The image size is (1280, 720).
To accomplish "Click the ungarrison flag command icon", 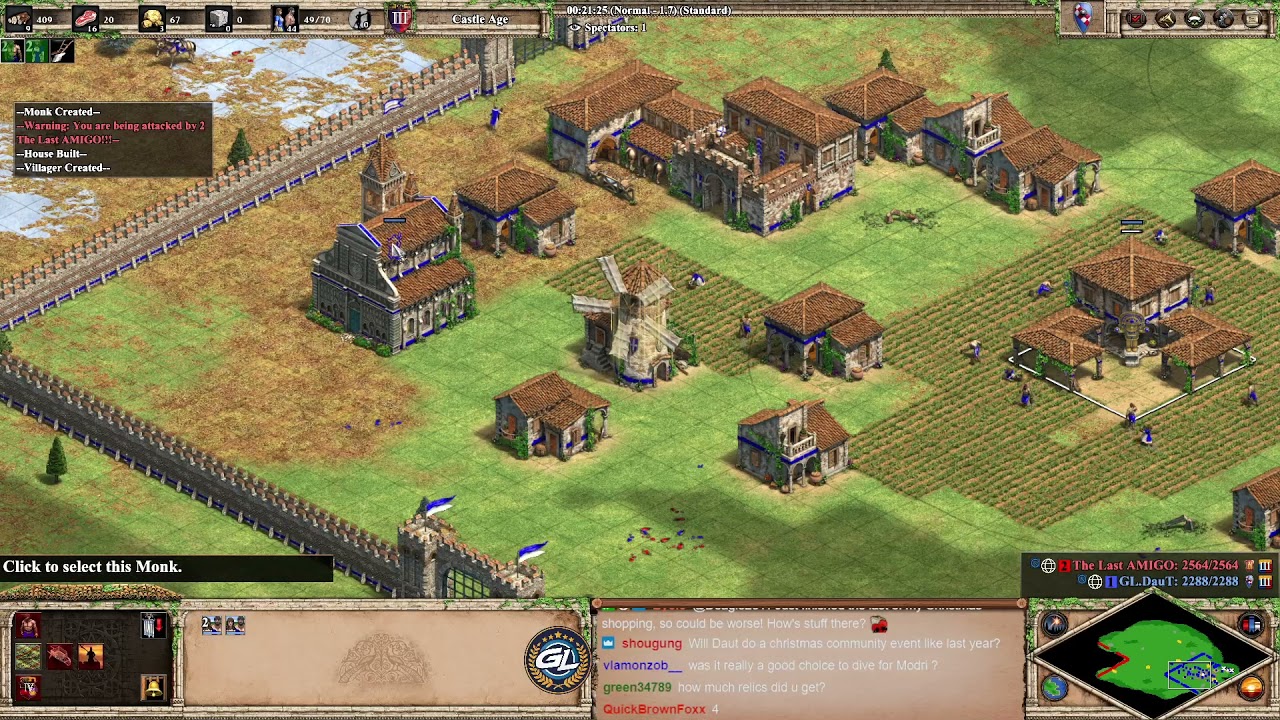I will tap(153, 625).
